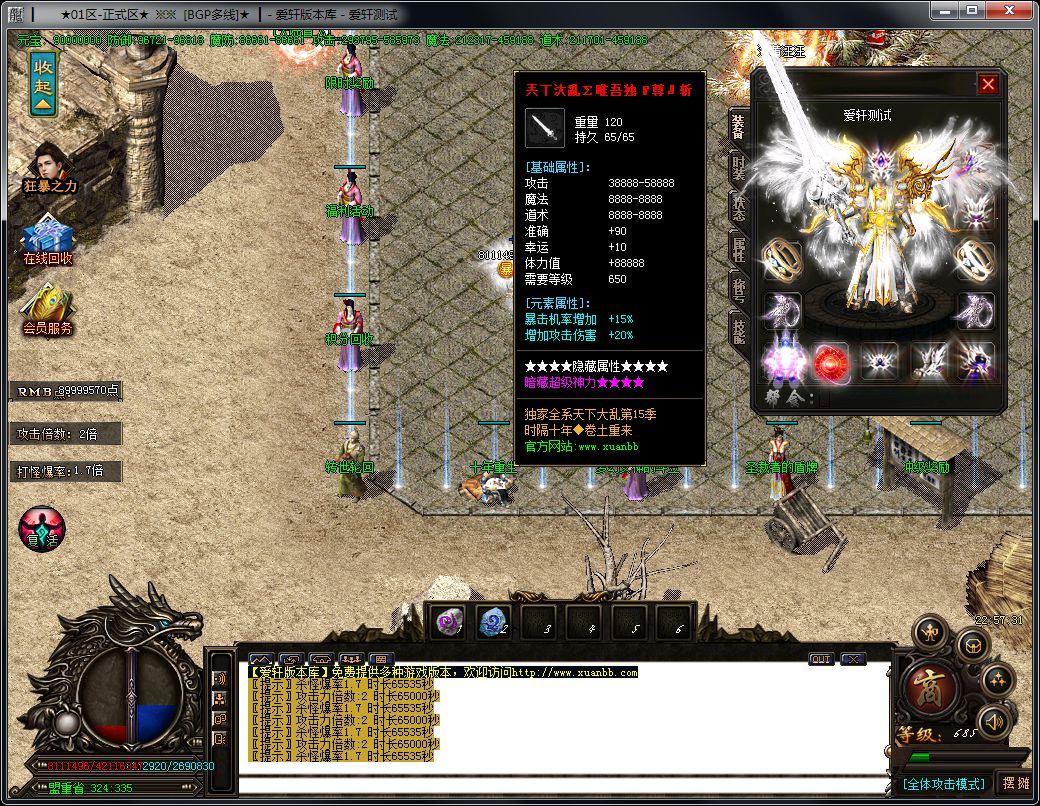This screenshot has width=1040, height=806.
Task: Click the 摆摊 (set up stall) button
Action: [1015, 783]
